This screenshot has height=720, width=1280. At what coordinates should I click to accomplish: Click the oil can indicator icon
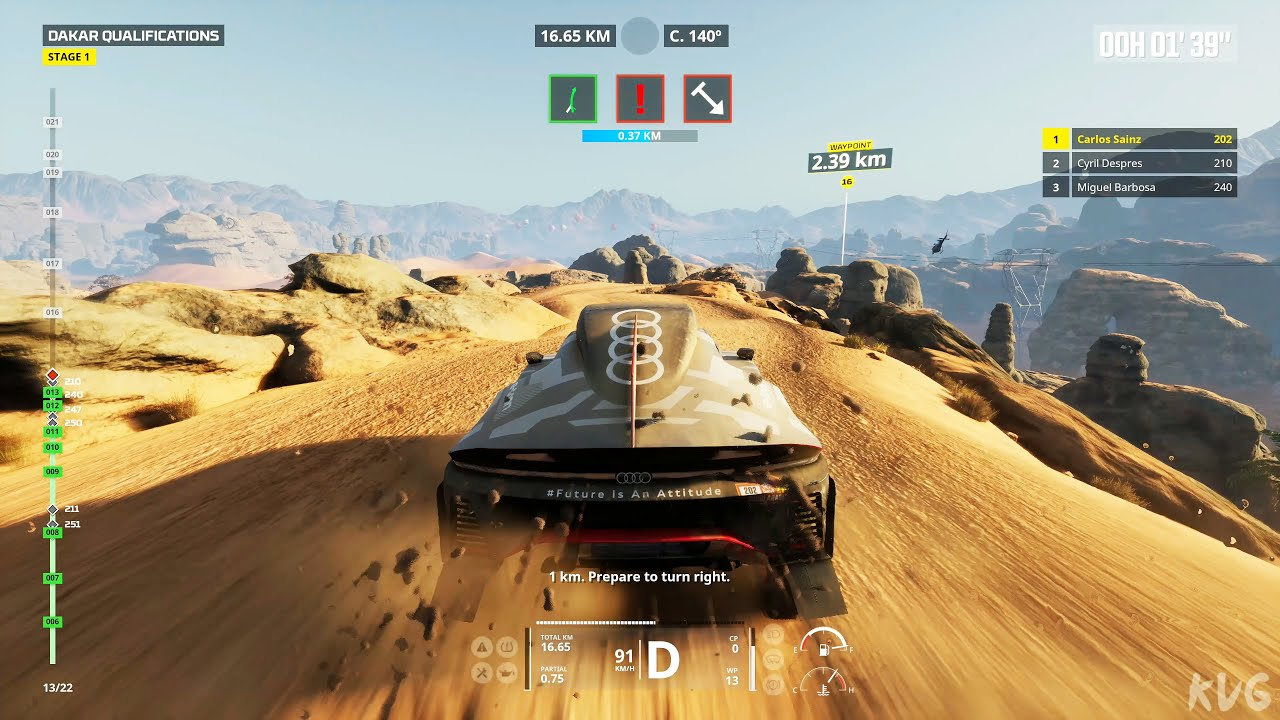pyautogui.click(x=505, y=672)
